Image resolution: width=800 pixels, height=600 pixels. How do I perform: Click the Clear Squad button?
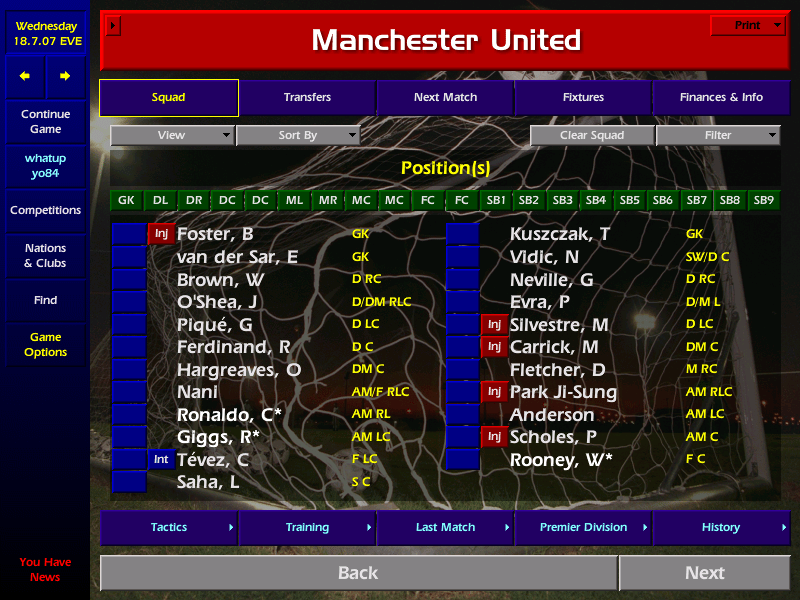coord(592,135)
